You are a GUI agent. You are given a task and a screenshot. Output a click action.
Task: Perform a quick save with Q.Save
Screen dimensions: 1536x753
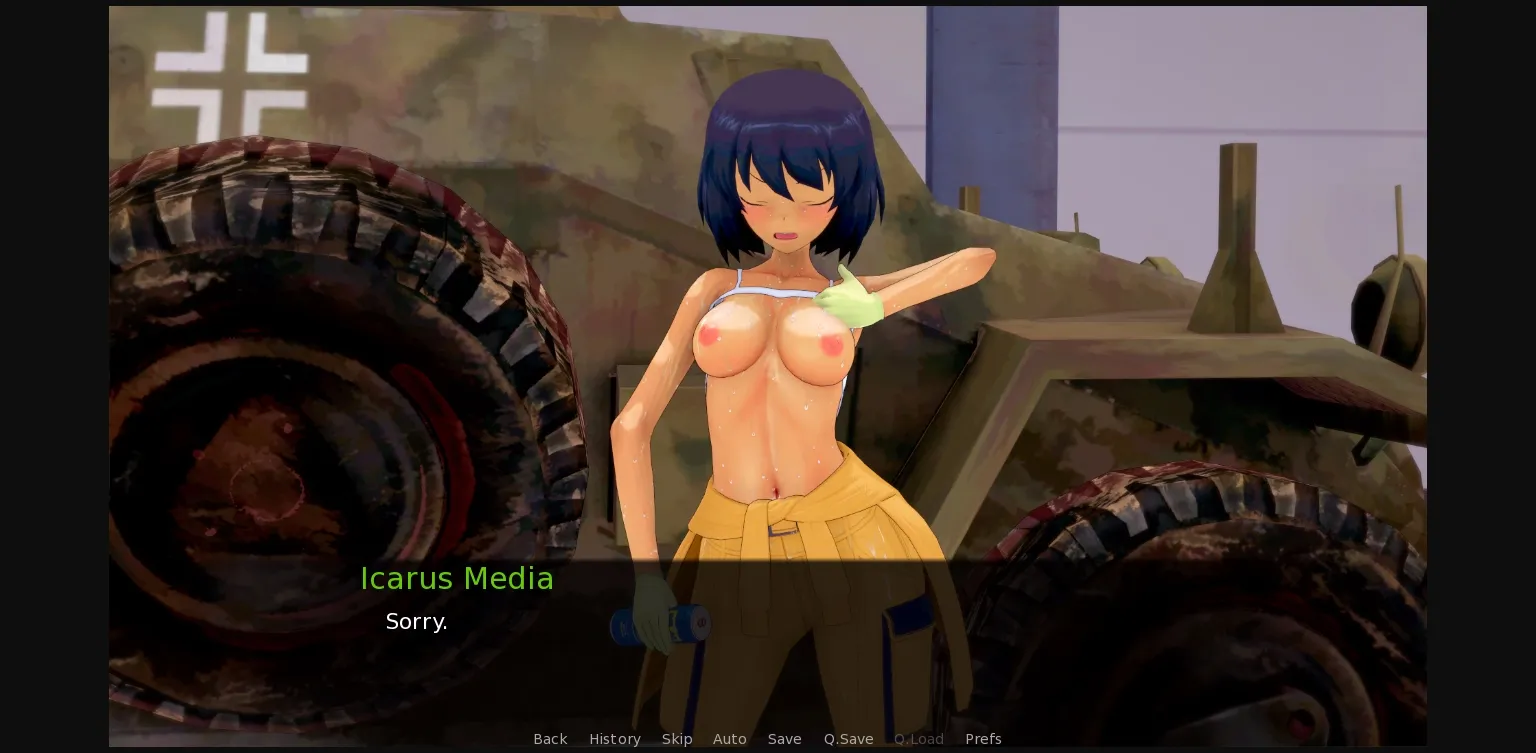(x=848, y=739)
